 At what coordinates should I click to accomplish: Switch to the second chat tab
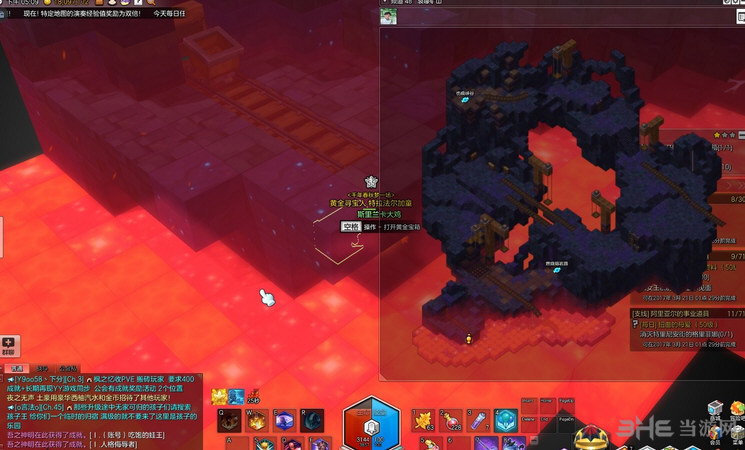coord(43,368)
